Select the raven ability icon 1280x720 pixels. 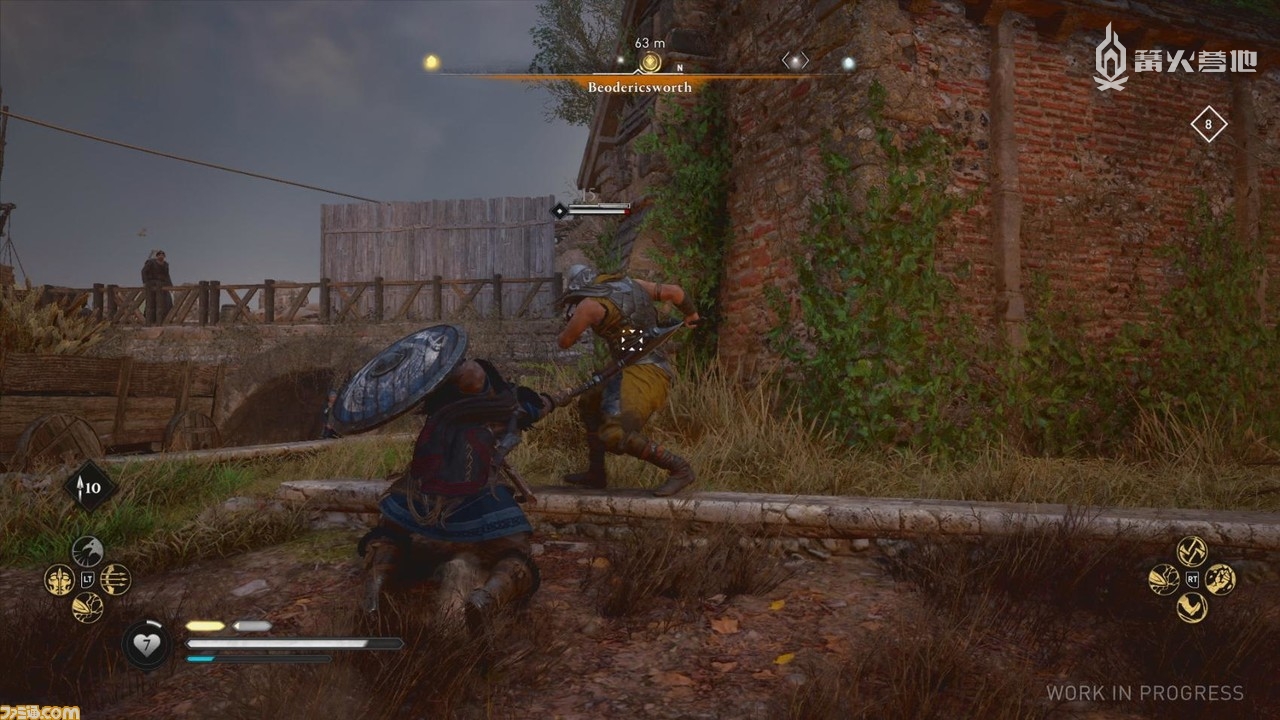(87, 550)
